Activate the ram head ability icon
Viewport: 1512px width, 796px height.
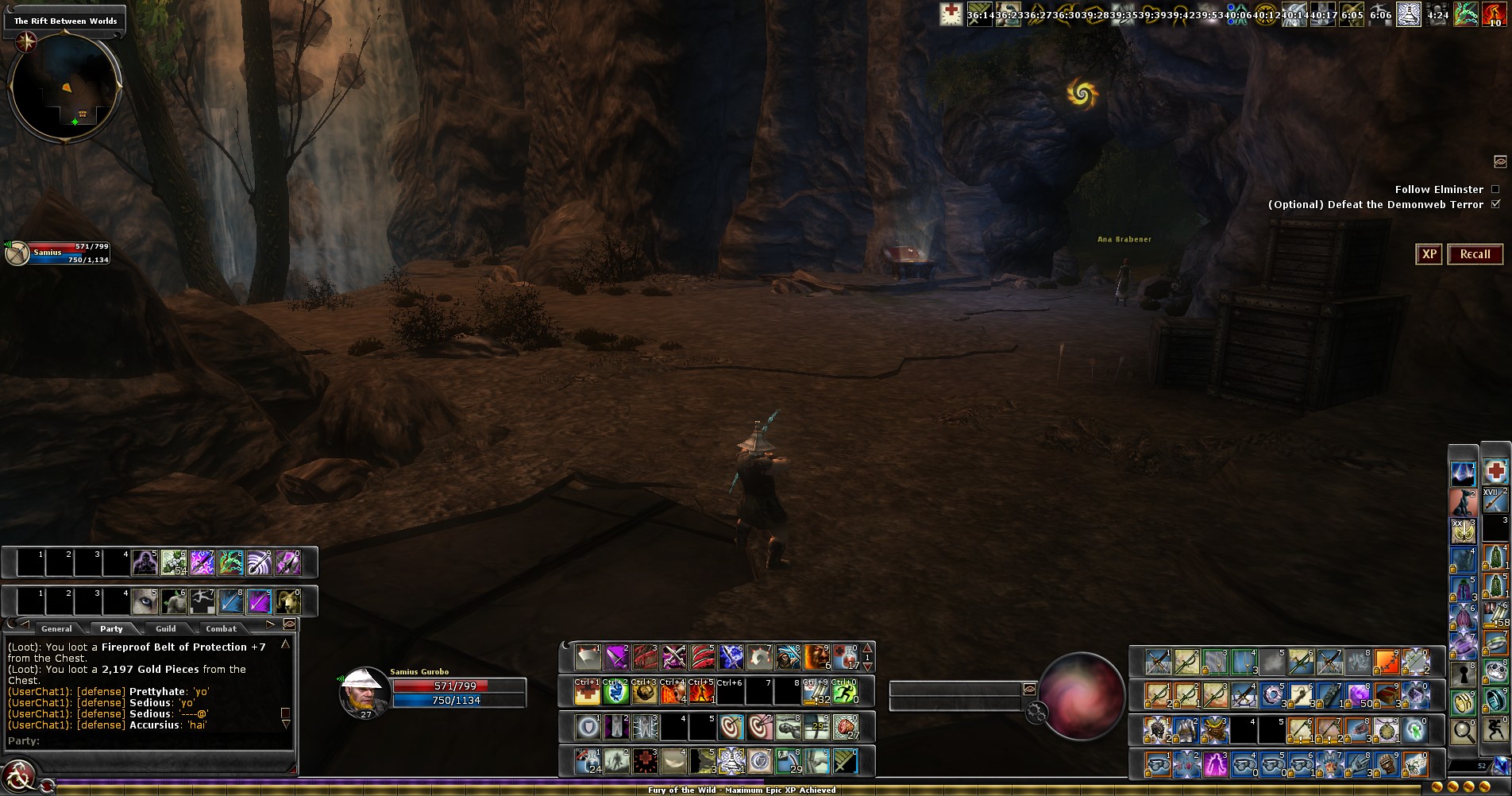tap(287, 602)
